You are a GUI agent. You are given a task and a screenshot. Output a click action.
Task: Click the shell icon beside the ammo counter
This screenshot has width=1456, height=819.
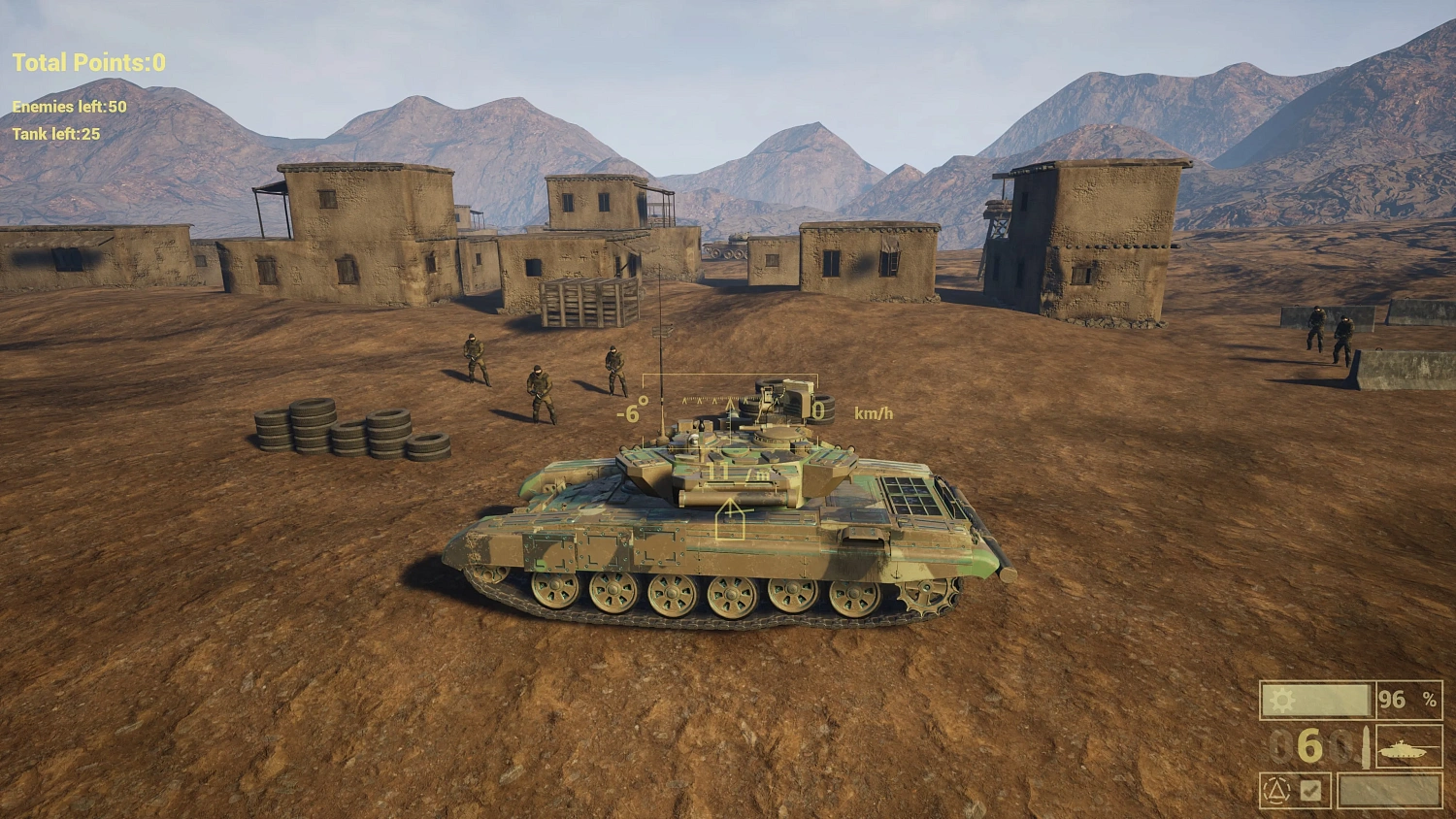pyautogui.click(x=1367, y=747)
